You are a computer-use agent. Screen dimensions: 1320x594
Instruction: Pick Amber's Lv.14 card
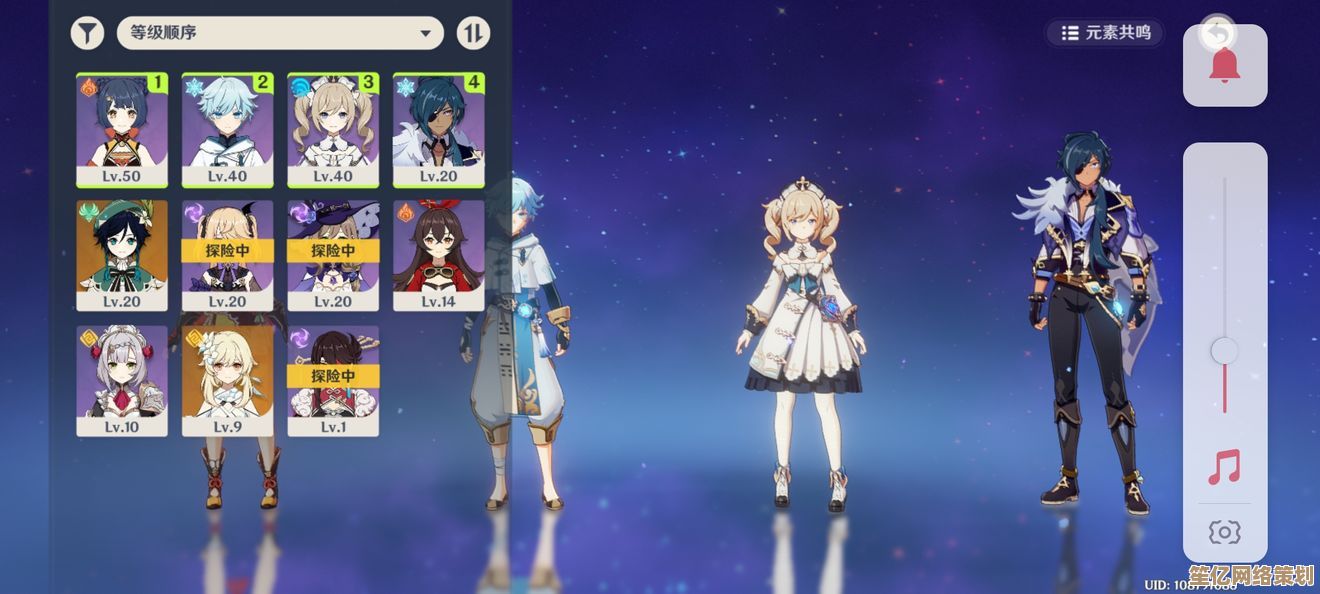(438, 255)
